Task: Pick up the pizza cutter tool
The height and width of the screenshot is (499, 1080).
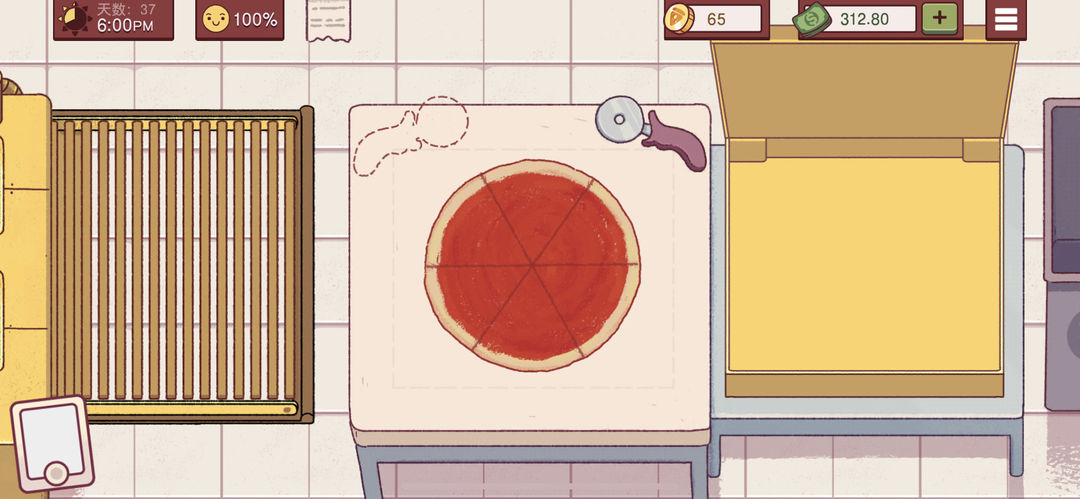Action: pos(650,131)
